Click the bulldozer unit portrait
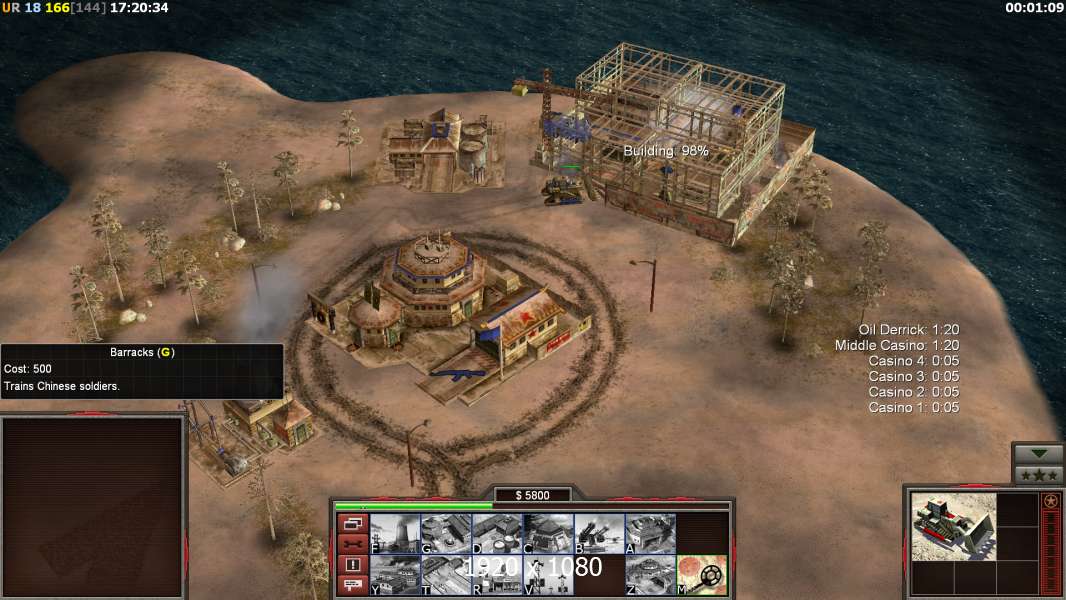Viewport: 1066px width, 600px height. click(954, 526)
